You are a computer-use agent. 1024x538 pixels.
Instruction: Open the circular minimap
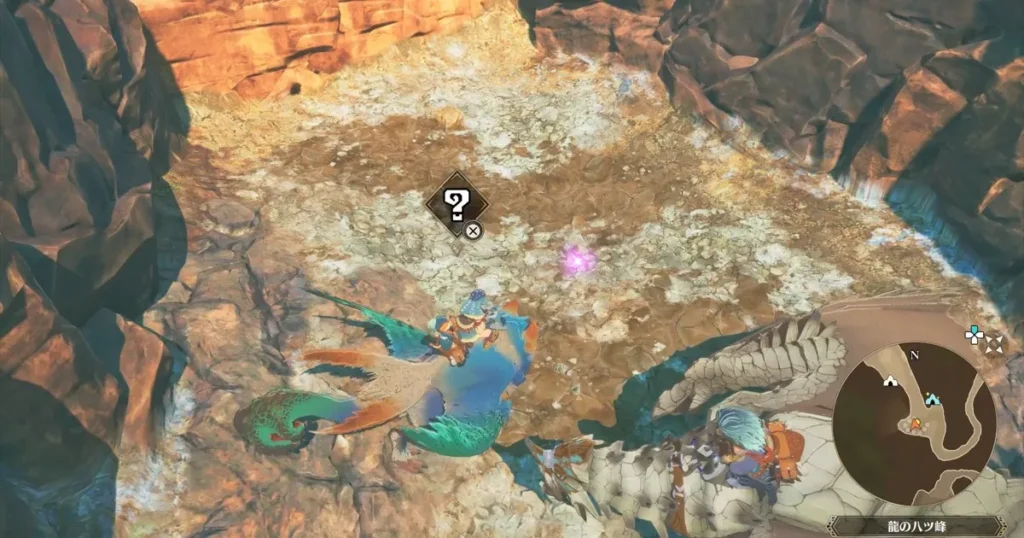pyautogui.click(x=913, y=423)
